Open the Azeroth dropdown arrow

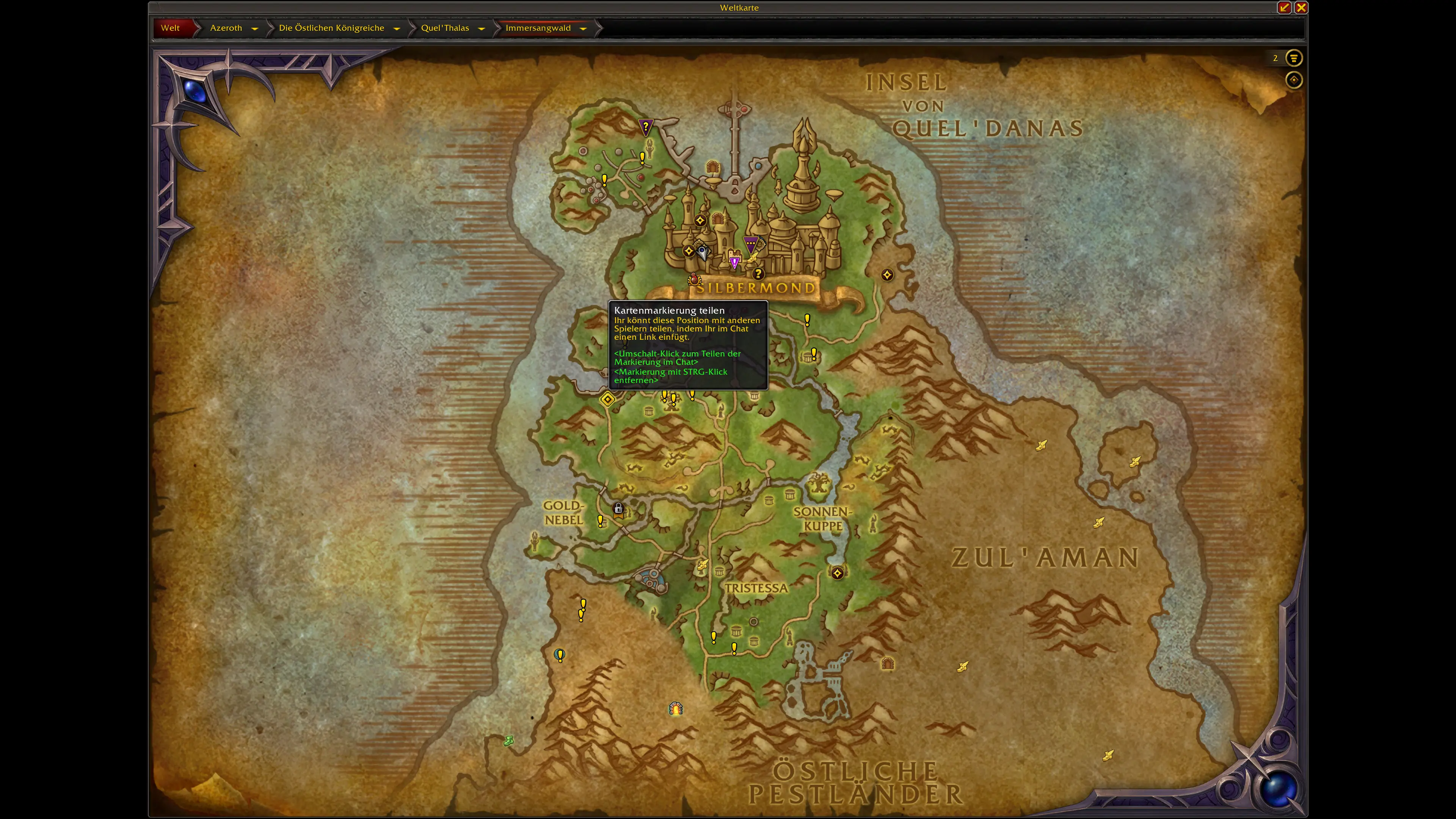tap(255, 28)
